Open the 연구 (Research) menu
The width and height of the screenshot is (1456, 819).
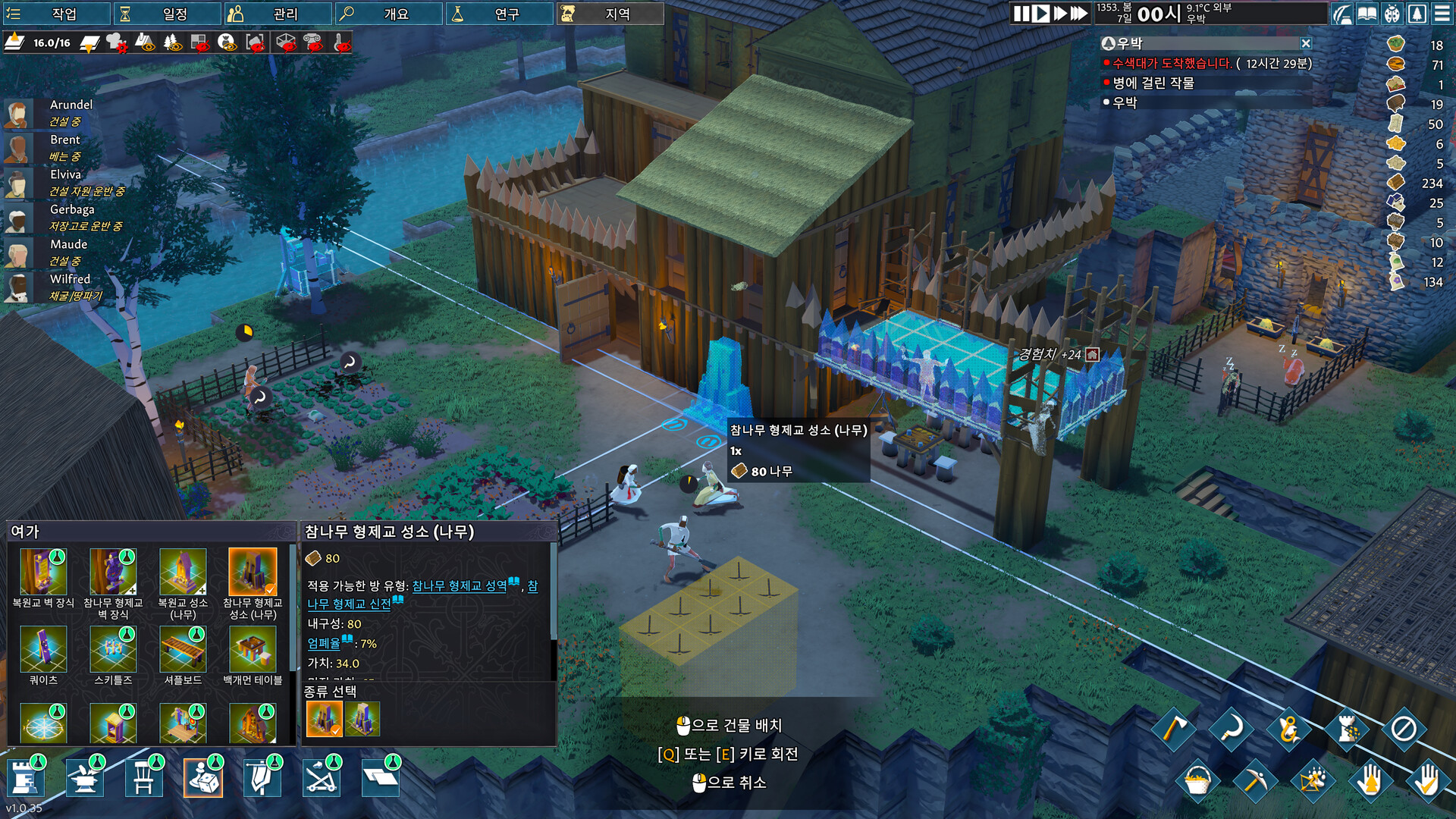pos(500,14)
